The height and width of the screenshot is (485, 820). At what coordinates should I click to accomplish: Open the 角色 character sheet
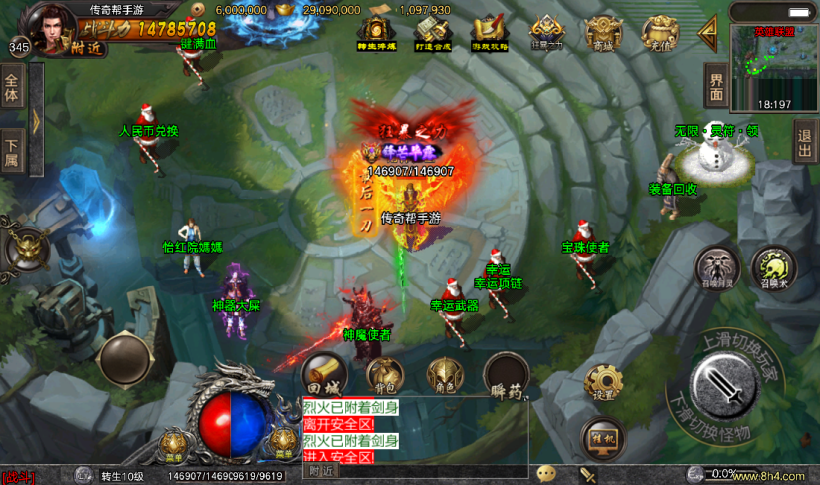(445, 375)
